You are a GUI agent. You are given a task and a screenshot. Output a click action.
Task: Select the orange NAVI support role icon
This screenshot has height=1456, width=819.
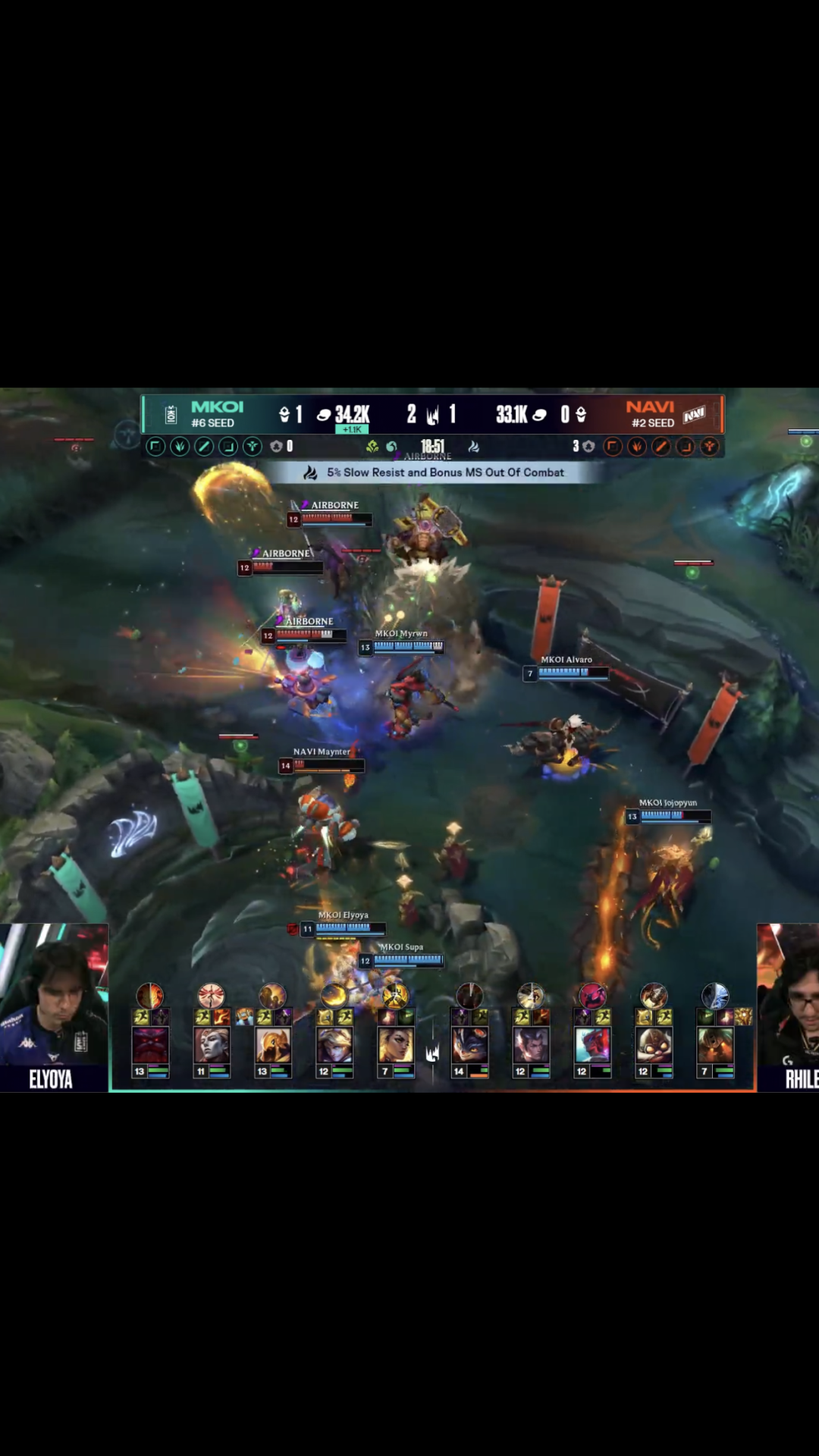tap(709, 447)
